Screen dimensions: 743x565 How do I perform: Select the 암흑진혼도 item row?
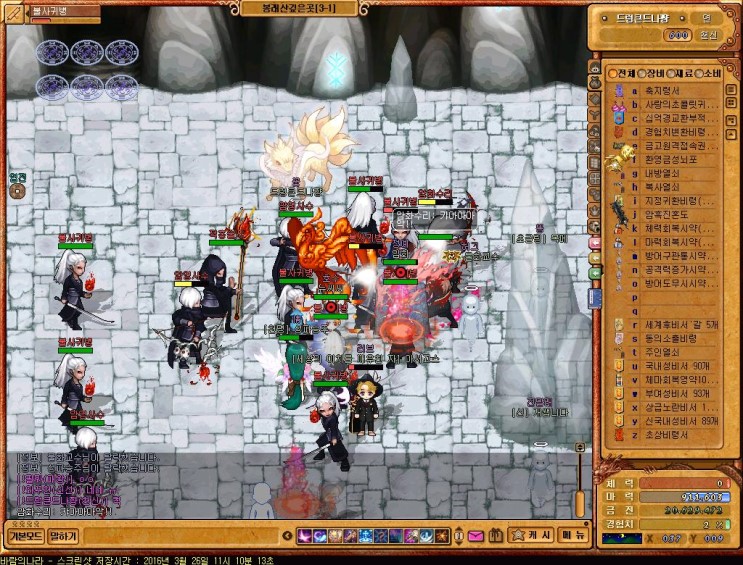[x=665, y=214]
